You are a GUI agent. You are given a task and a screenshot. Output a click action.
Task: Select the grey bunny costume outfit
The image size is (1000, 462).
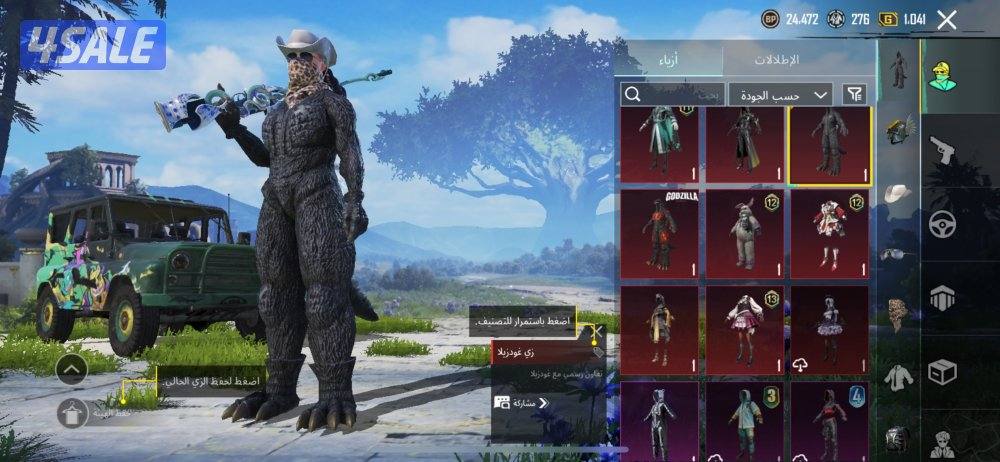[745, 230]
